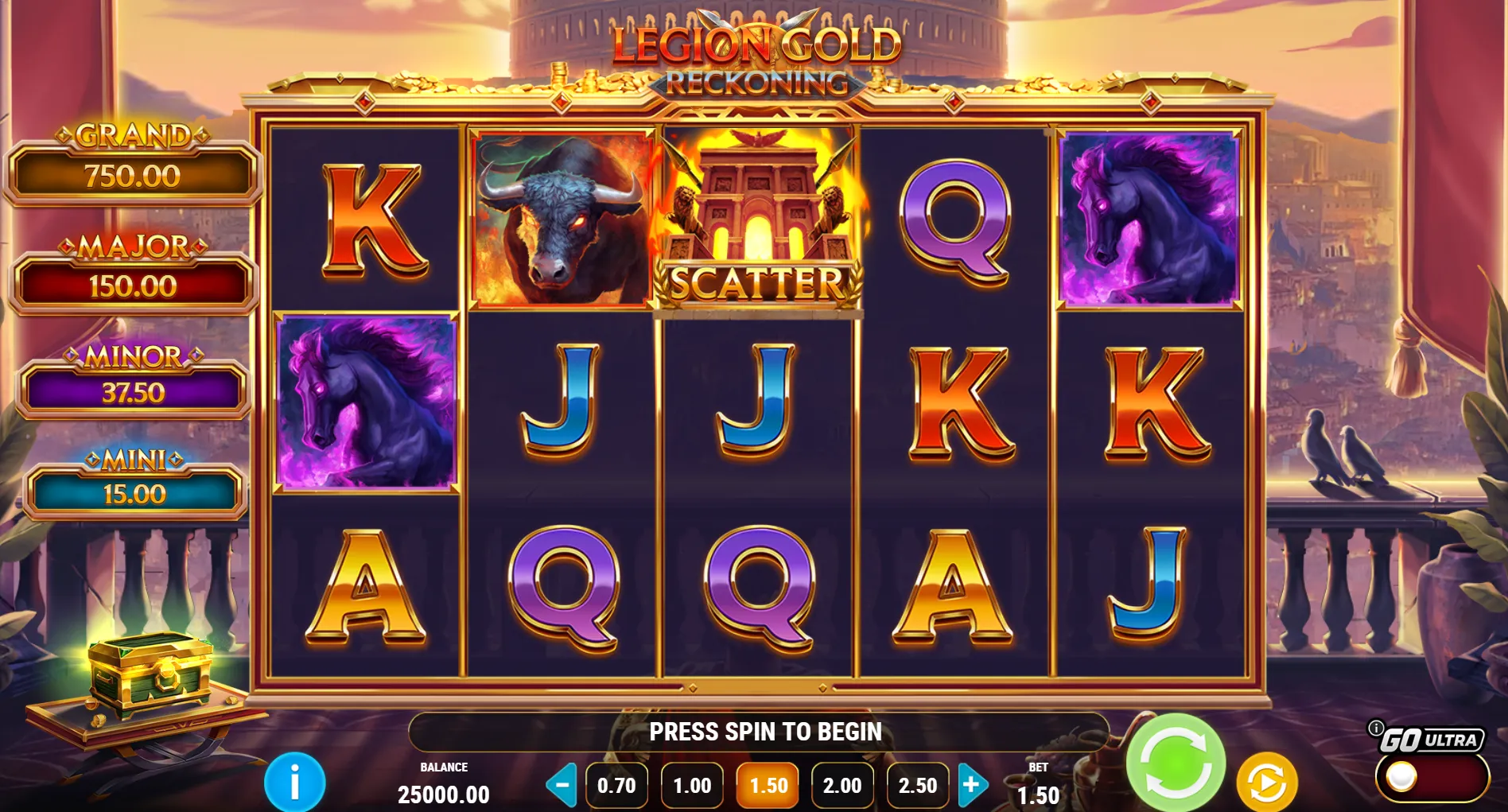Open the autoplay options
1508x812 pixels.
coord(1267,783)
